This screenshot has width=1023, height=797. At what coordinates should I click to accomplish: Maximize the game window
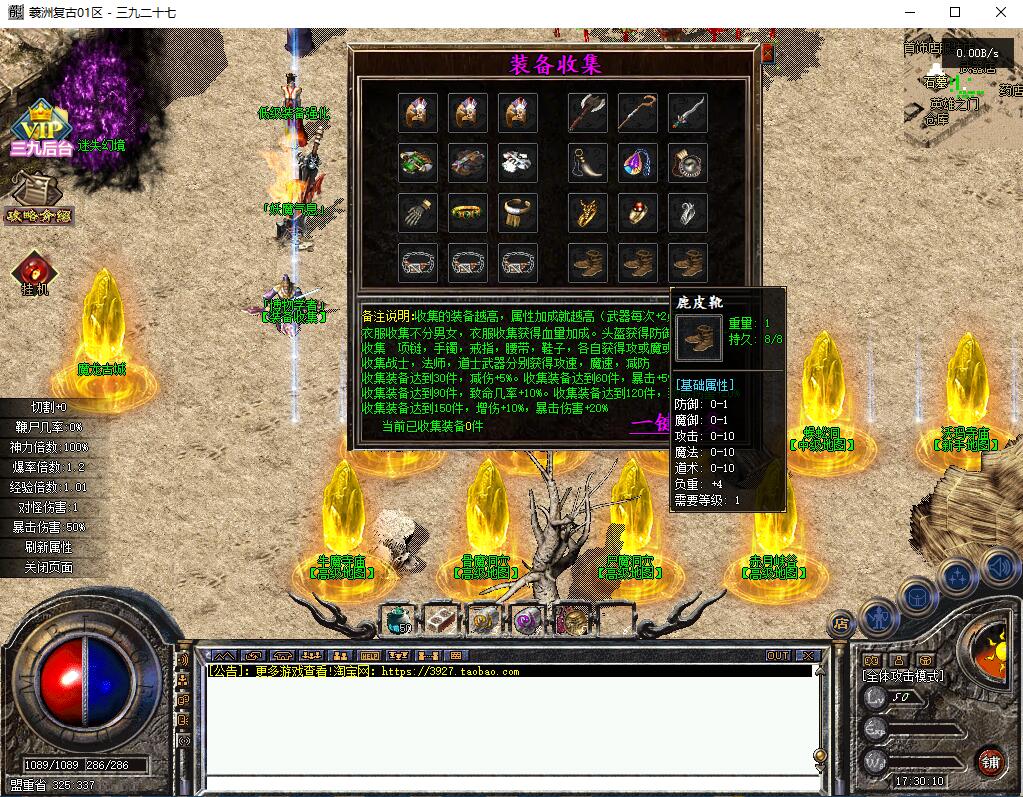(x=954, y=12)
